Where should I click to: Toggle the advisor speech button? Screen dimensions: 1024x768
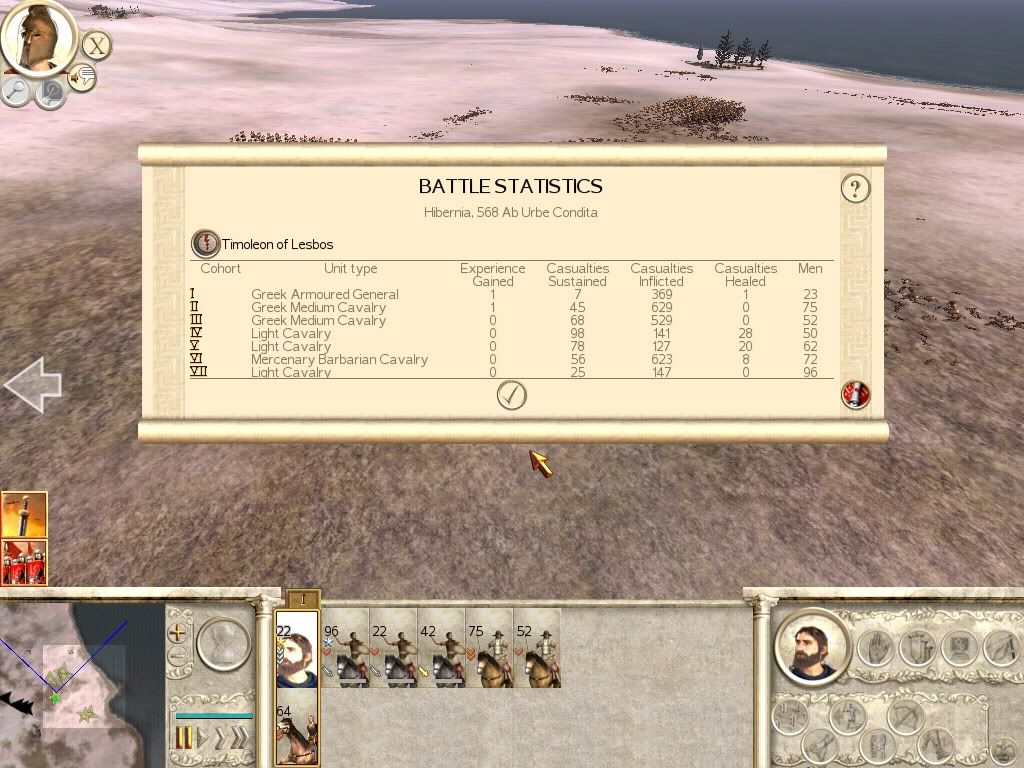tap(82, 77)
